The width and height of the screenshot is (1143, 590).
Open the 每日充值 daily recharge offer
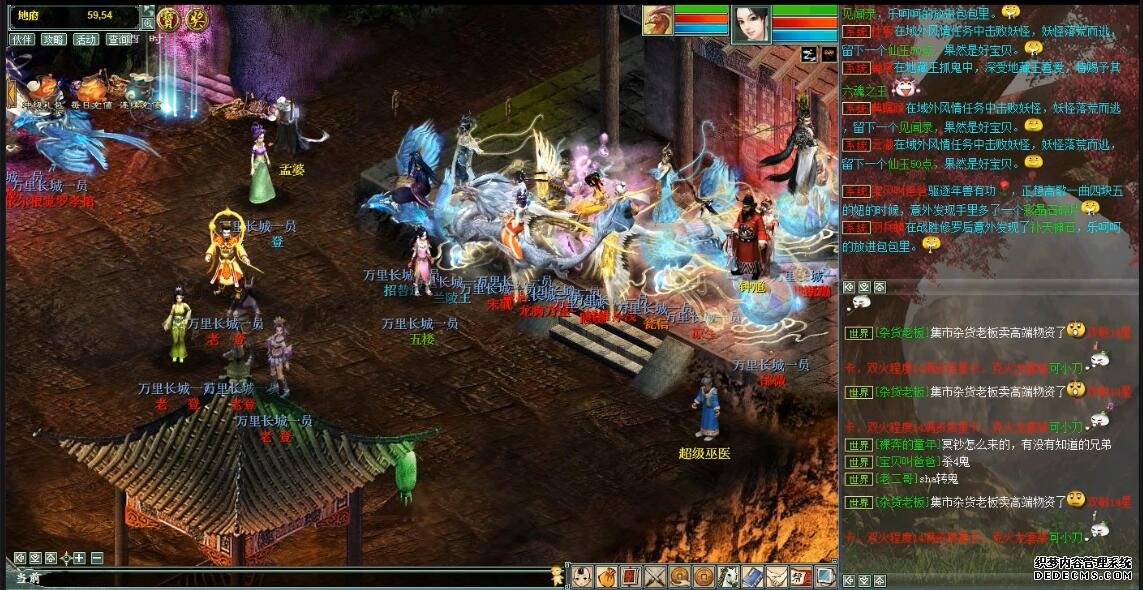(x=92, y=90)
